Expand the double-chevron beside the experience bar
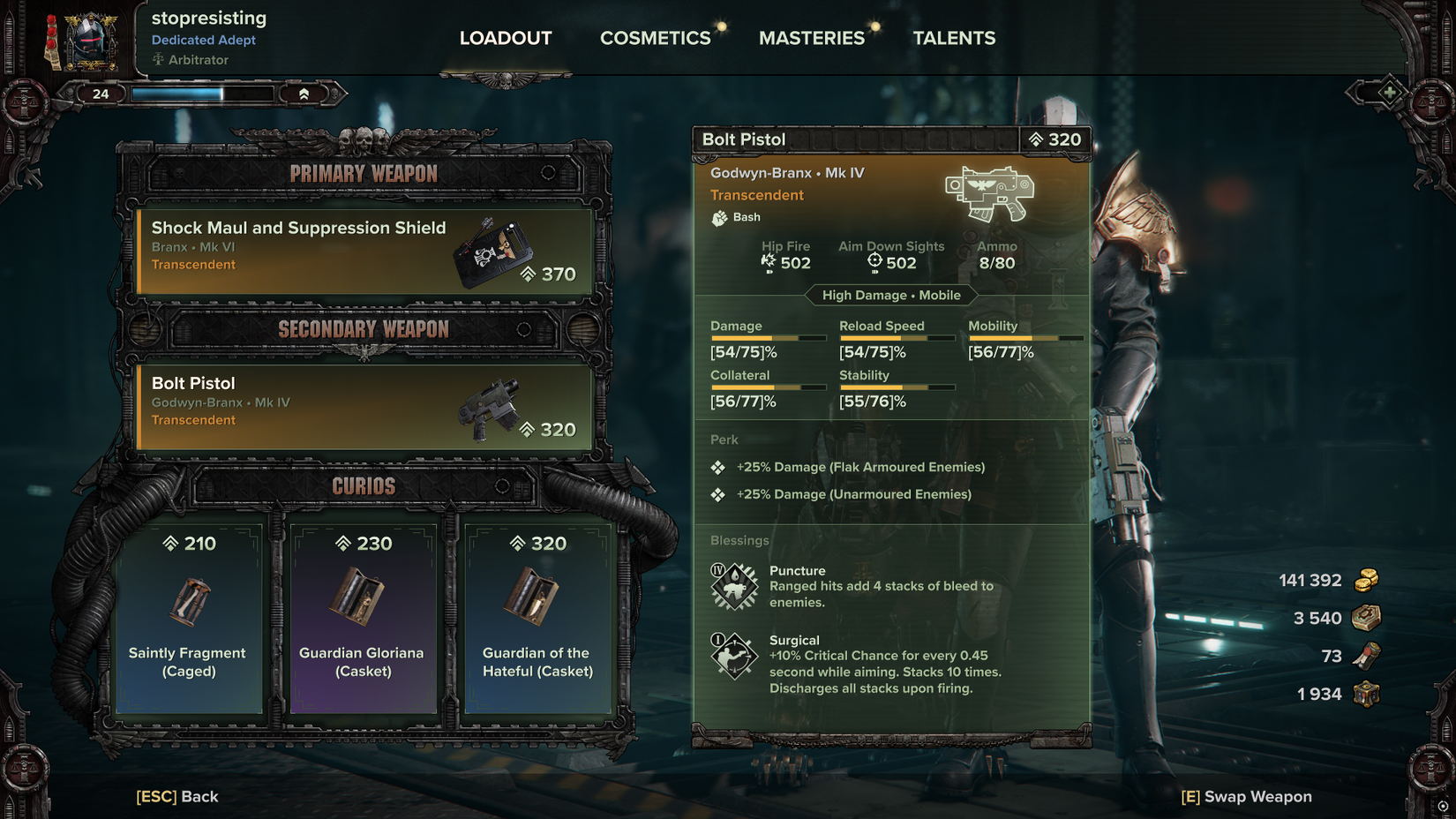 304,92
